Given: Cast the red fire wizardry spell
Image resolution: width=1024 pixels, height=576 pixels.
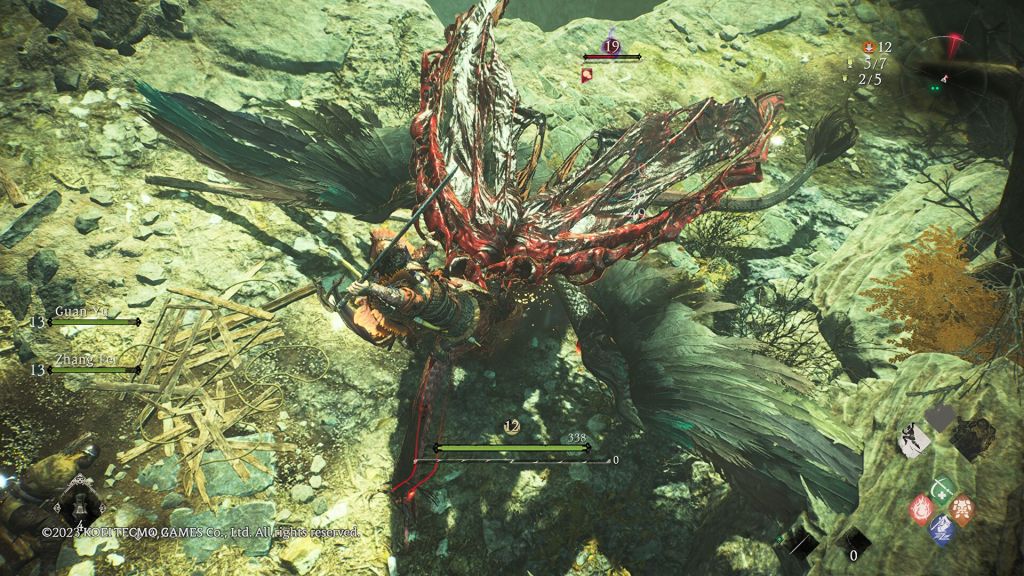Looking at the screenshot, I should [x=922, y=509].
